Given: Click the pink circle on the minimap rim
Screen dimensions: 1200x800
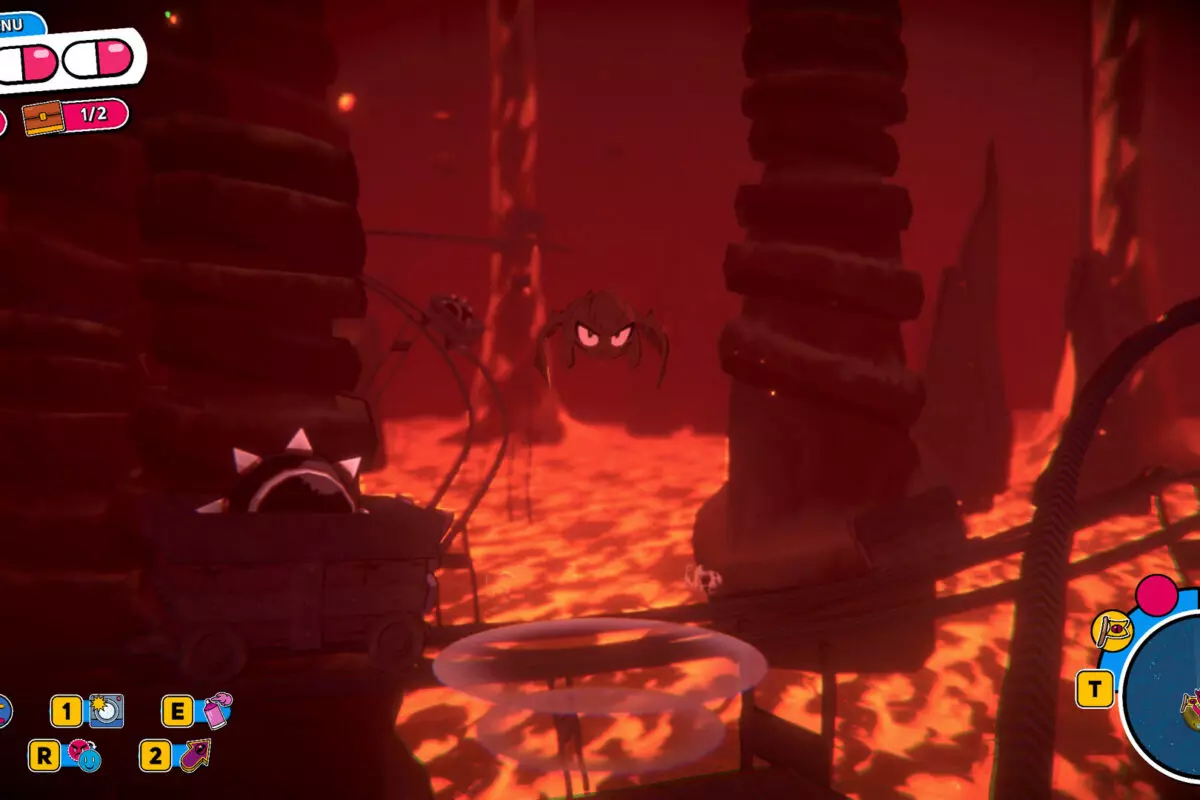Looking at the screenshot, I should [1157, 594].
